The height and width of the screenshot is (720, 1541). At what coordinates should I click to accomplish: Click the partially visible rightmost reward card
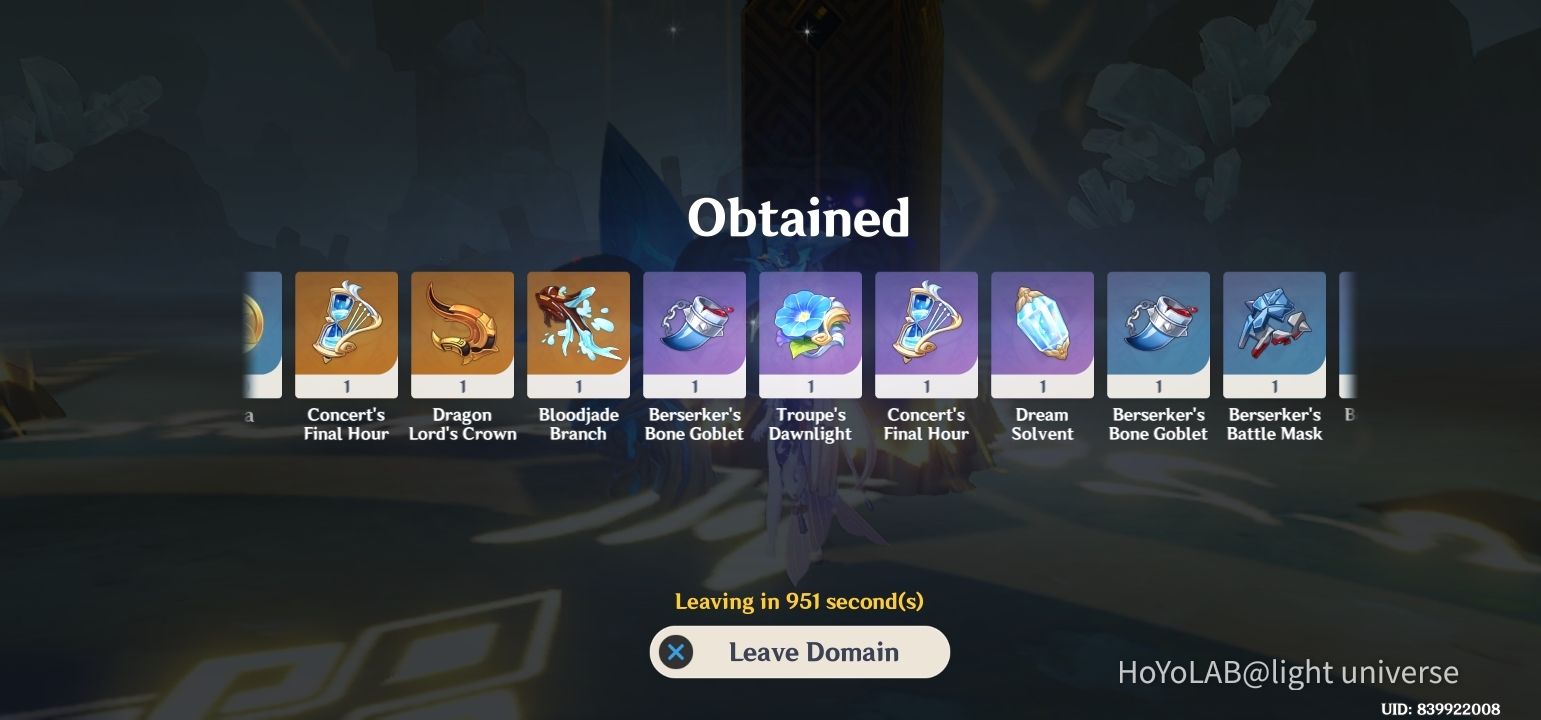(1347, 332)
